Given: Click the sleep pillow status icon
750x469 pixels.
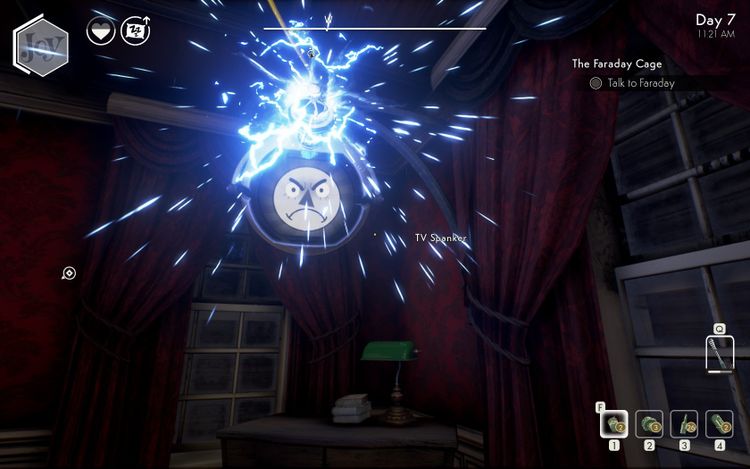Looking at the screenshot, I should click(x=135, y=31).
